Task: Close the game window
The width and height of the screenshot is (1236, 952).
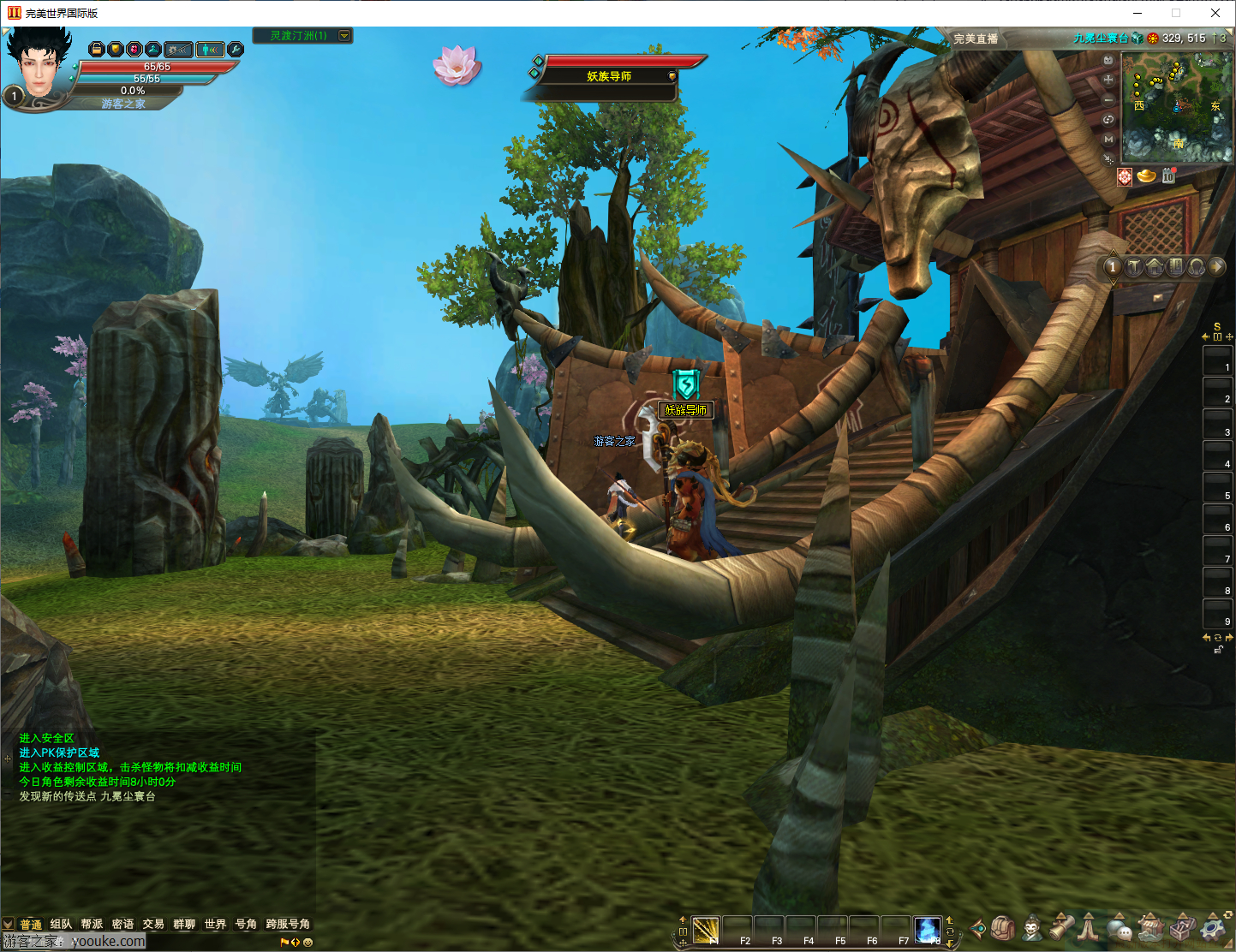Action: coord(1215,13)
